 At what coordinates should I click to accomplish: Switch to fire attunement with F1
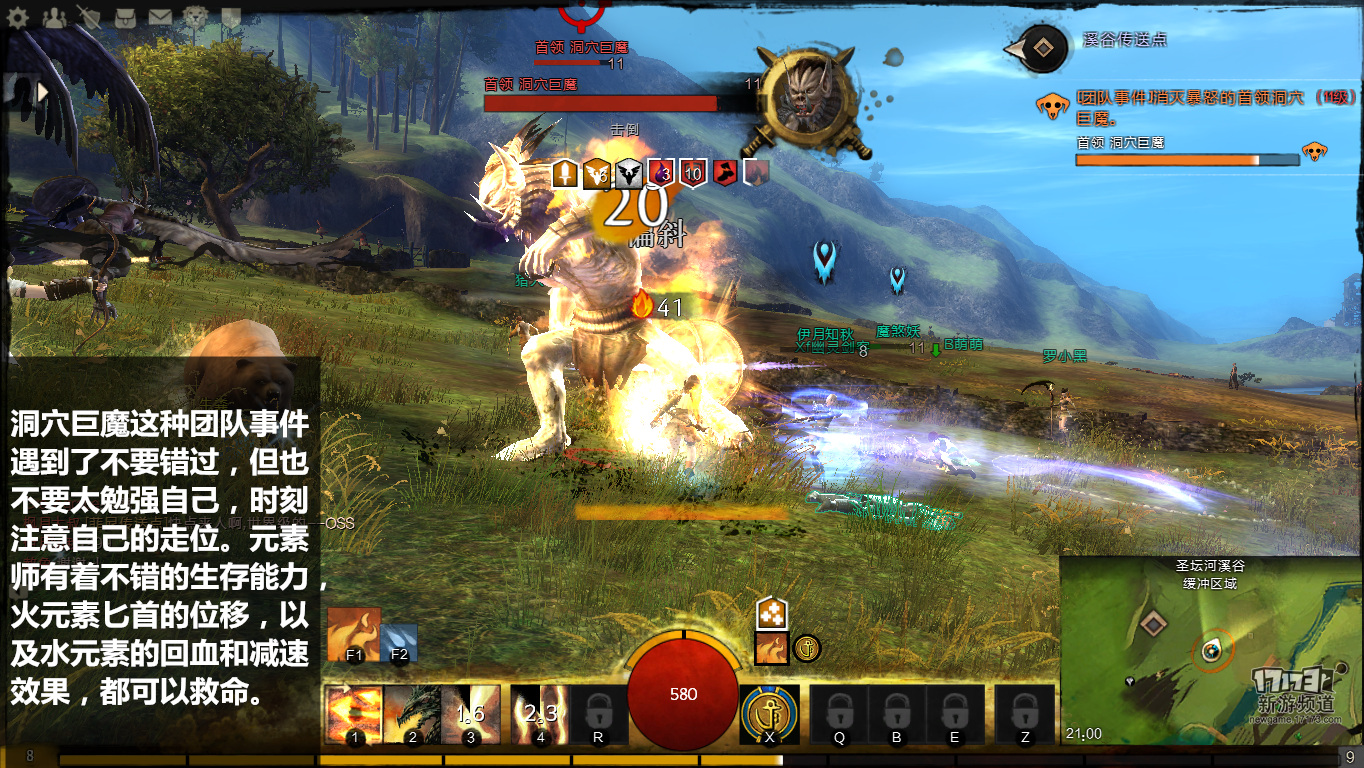(x=354, y=634)
